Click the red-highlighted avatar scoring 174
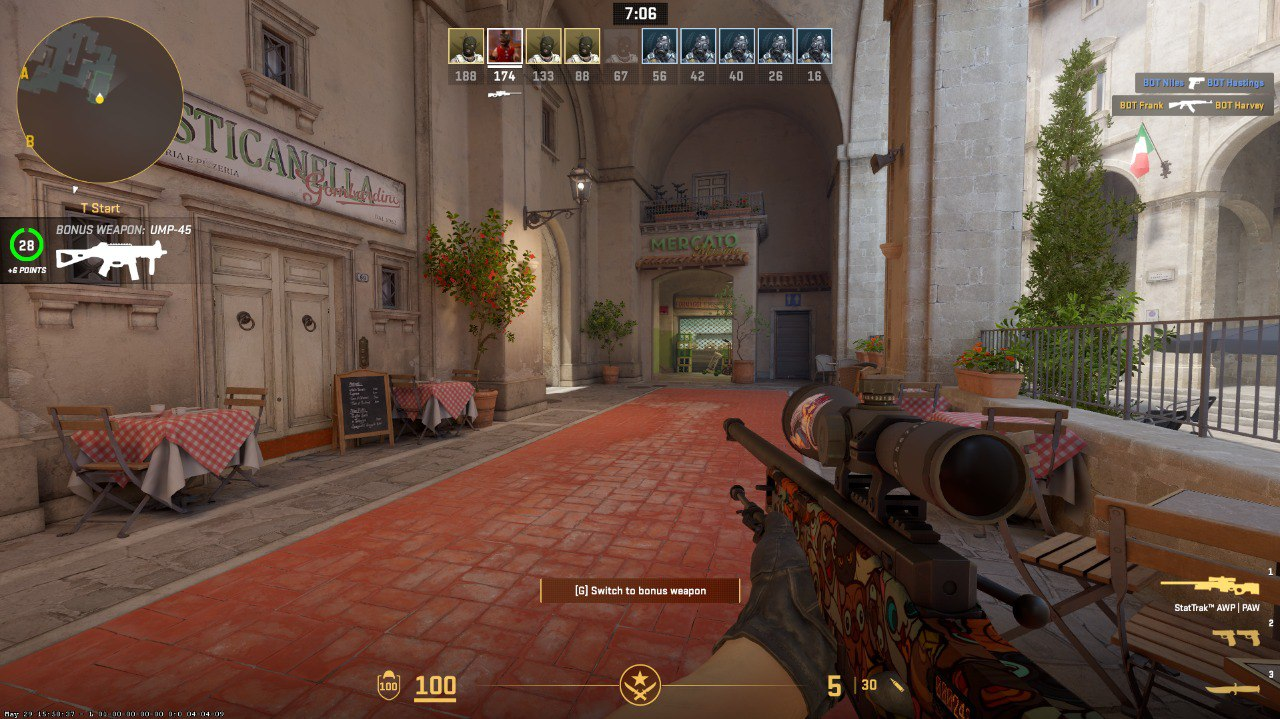 [x=505, y=46]
